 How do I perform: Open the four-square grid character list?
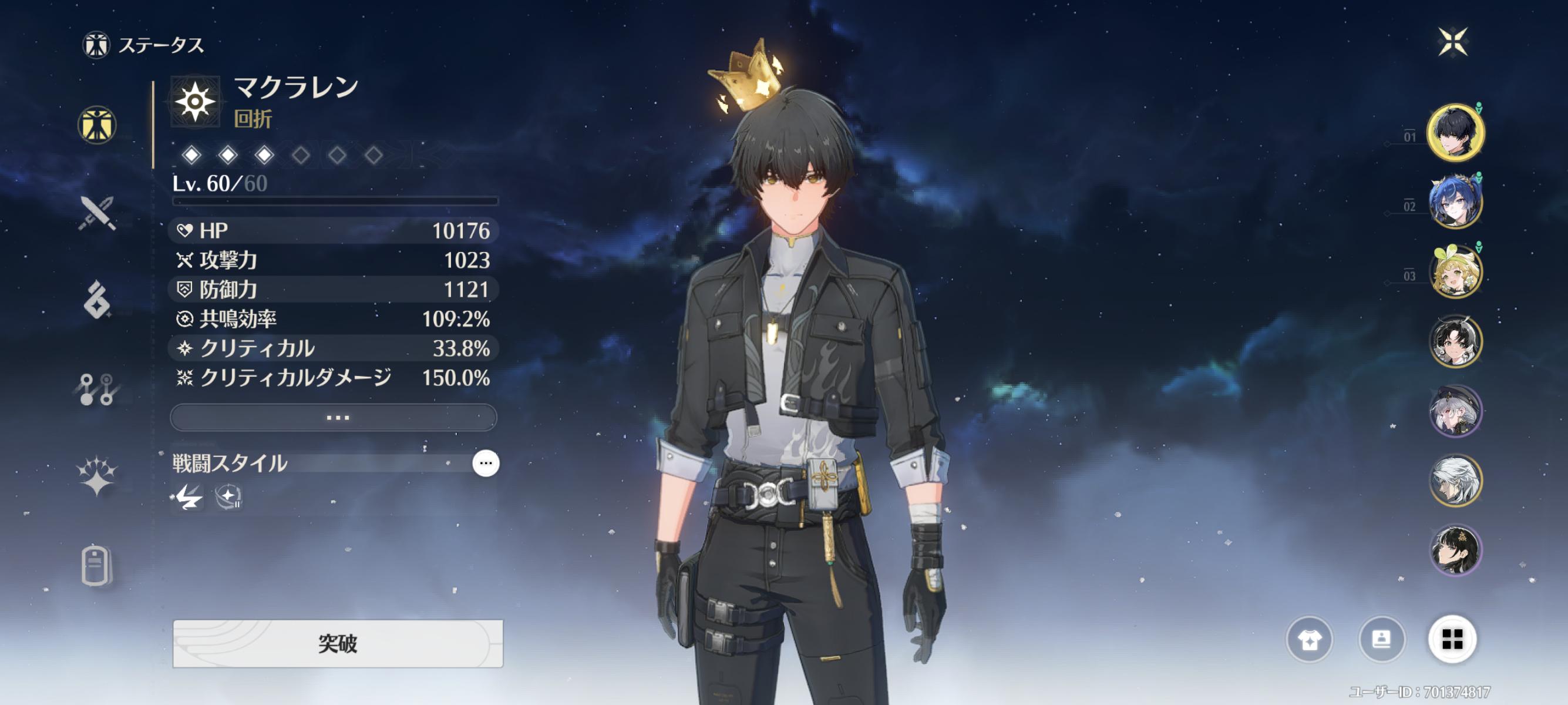tap(1452, 639)
